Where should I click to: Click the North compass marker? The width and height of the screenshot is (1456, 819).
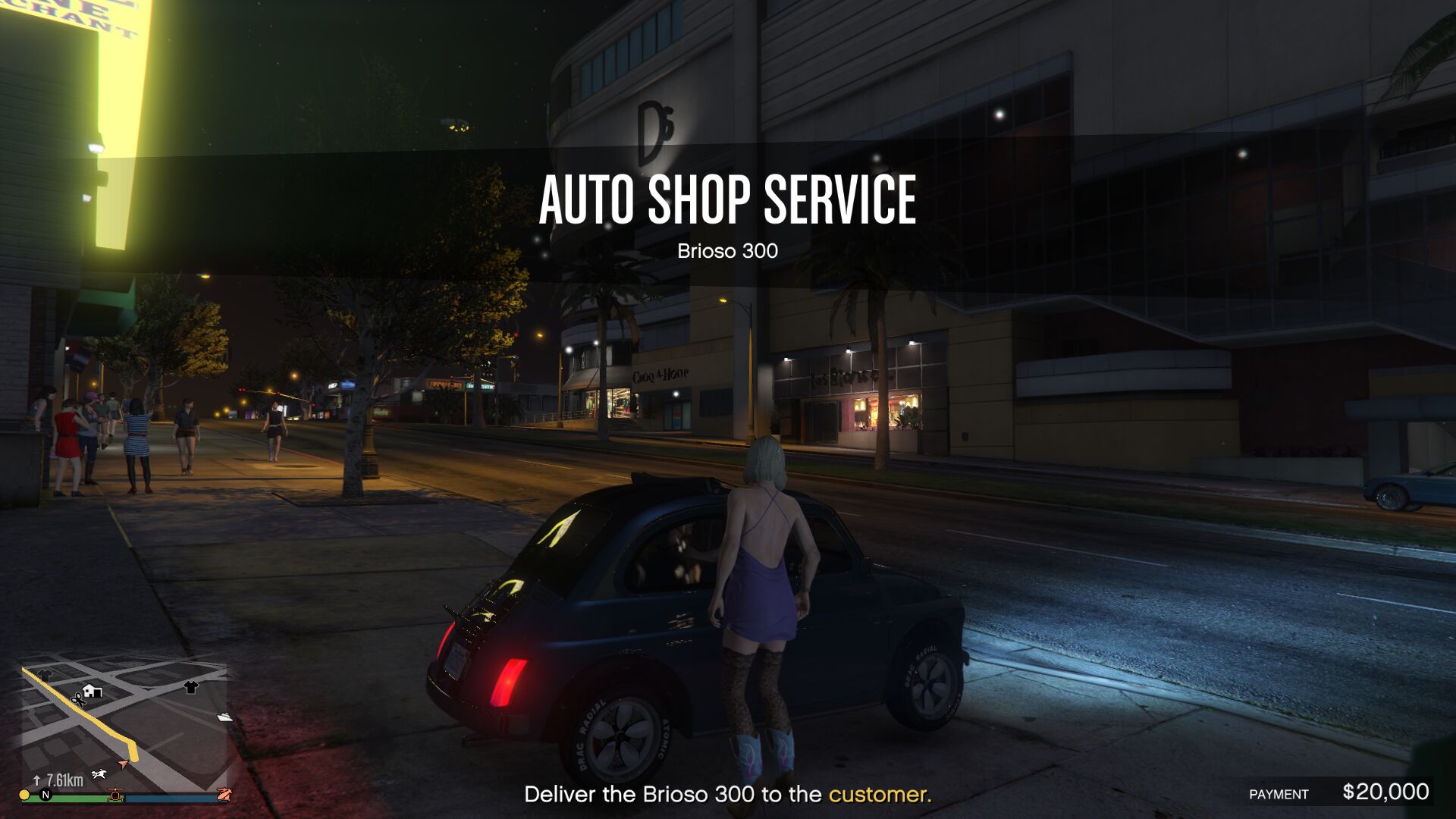pos(45,795)
